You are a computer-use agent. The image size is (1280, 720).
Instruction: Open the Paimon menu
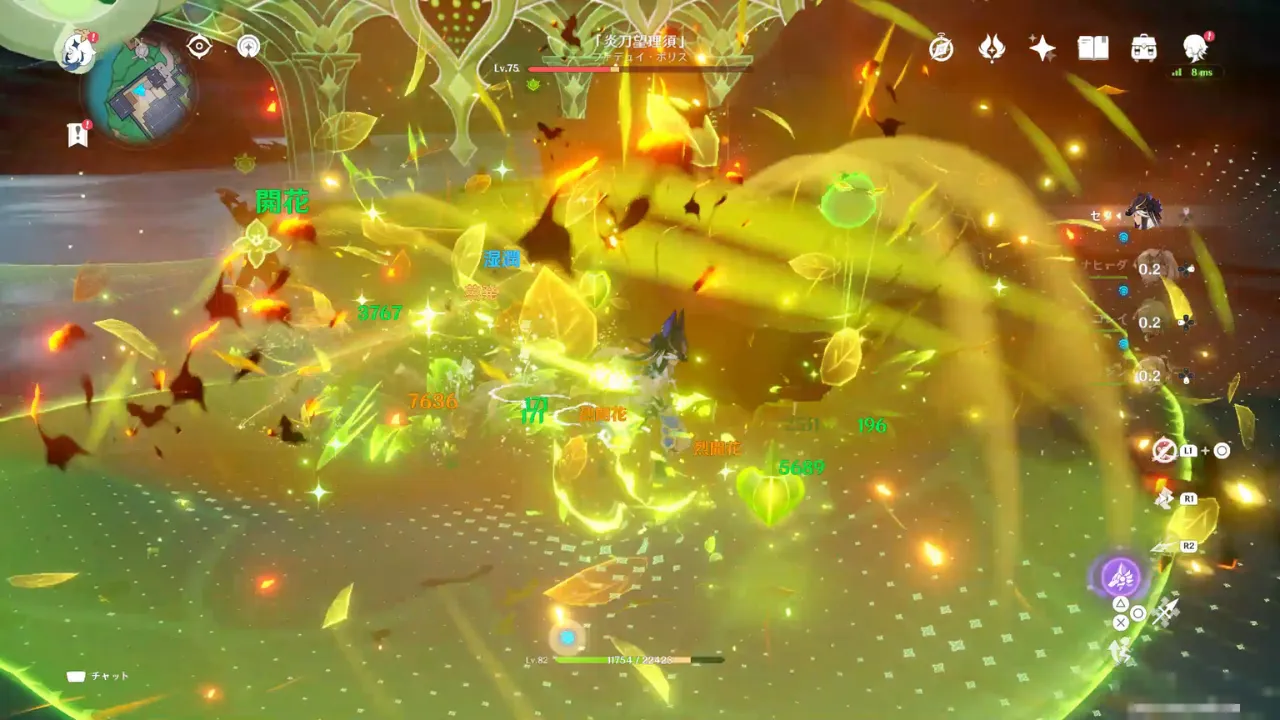77,51
